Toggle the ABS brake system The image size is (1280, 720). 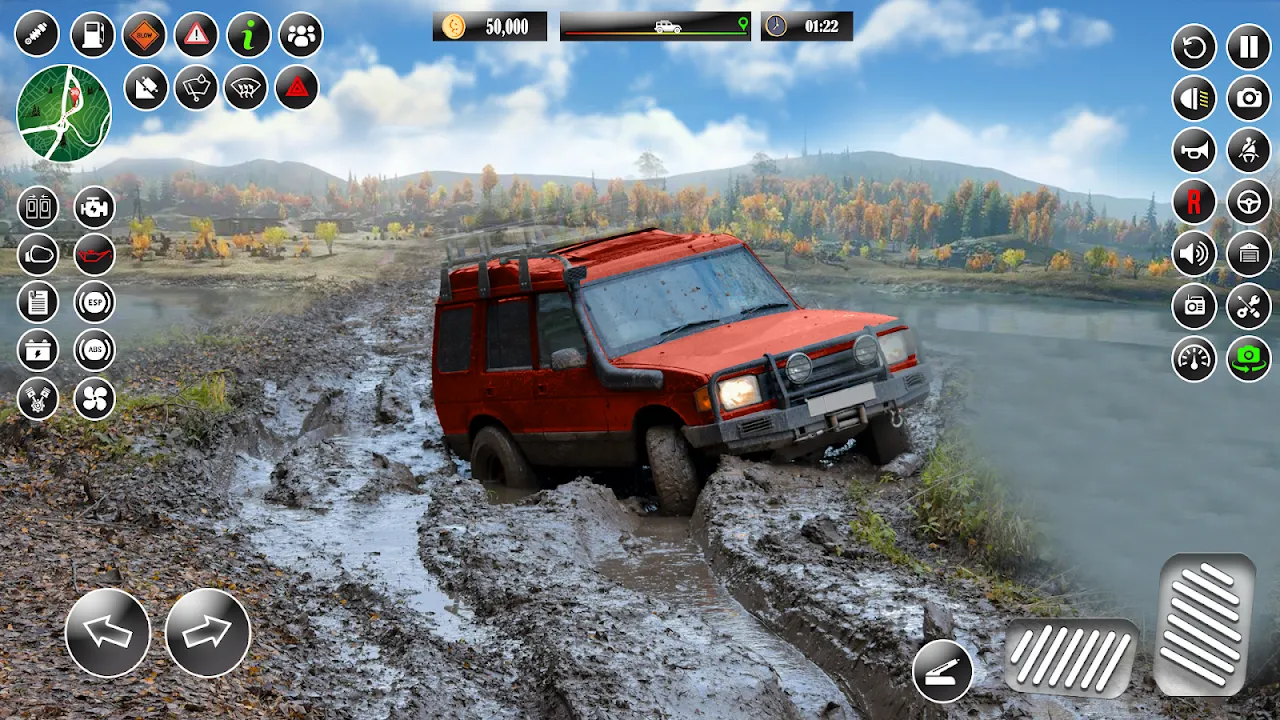[x=95, y=350]
